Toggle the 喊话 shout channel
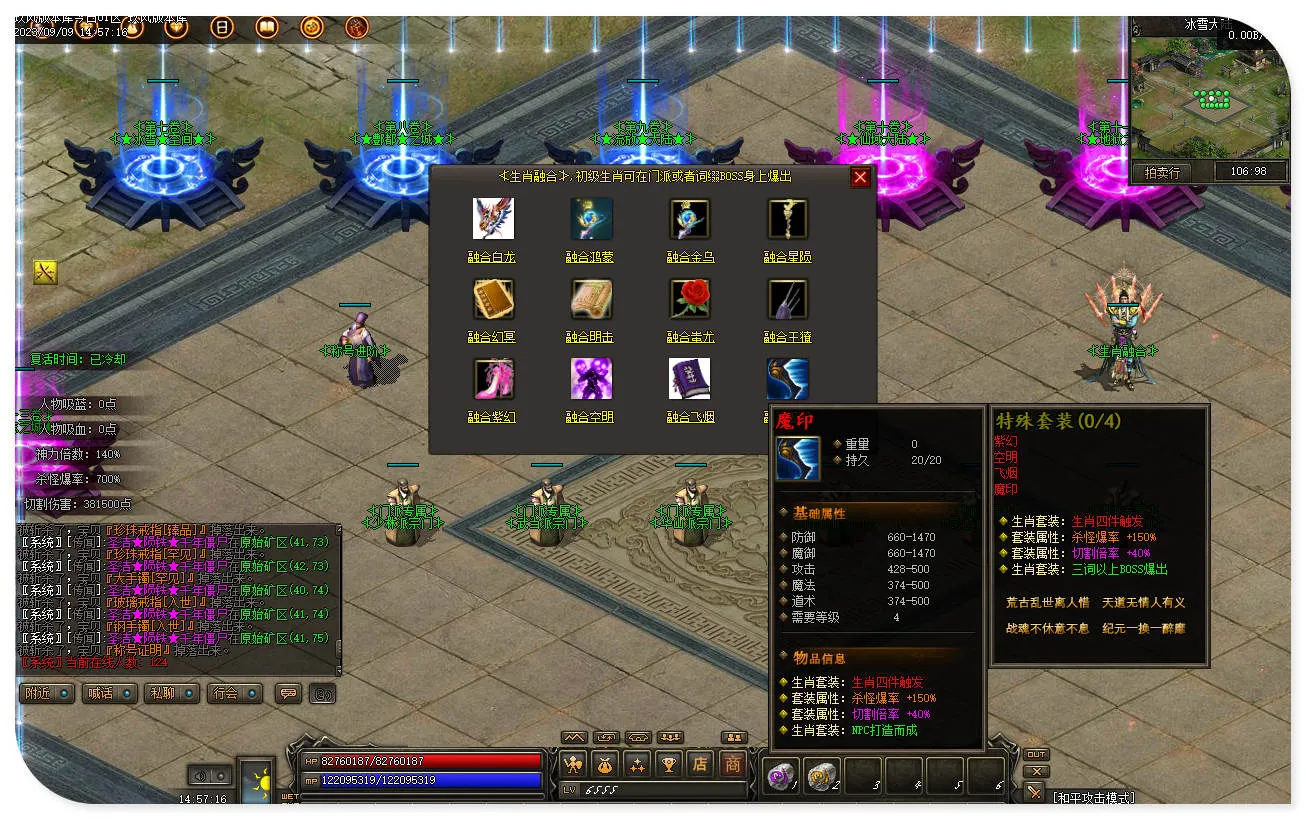The image size is (1306, 819). tap(110, 693)
